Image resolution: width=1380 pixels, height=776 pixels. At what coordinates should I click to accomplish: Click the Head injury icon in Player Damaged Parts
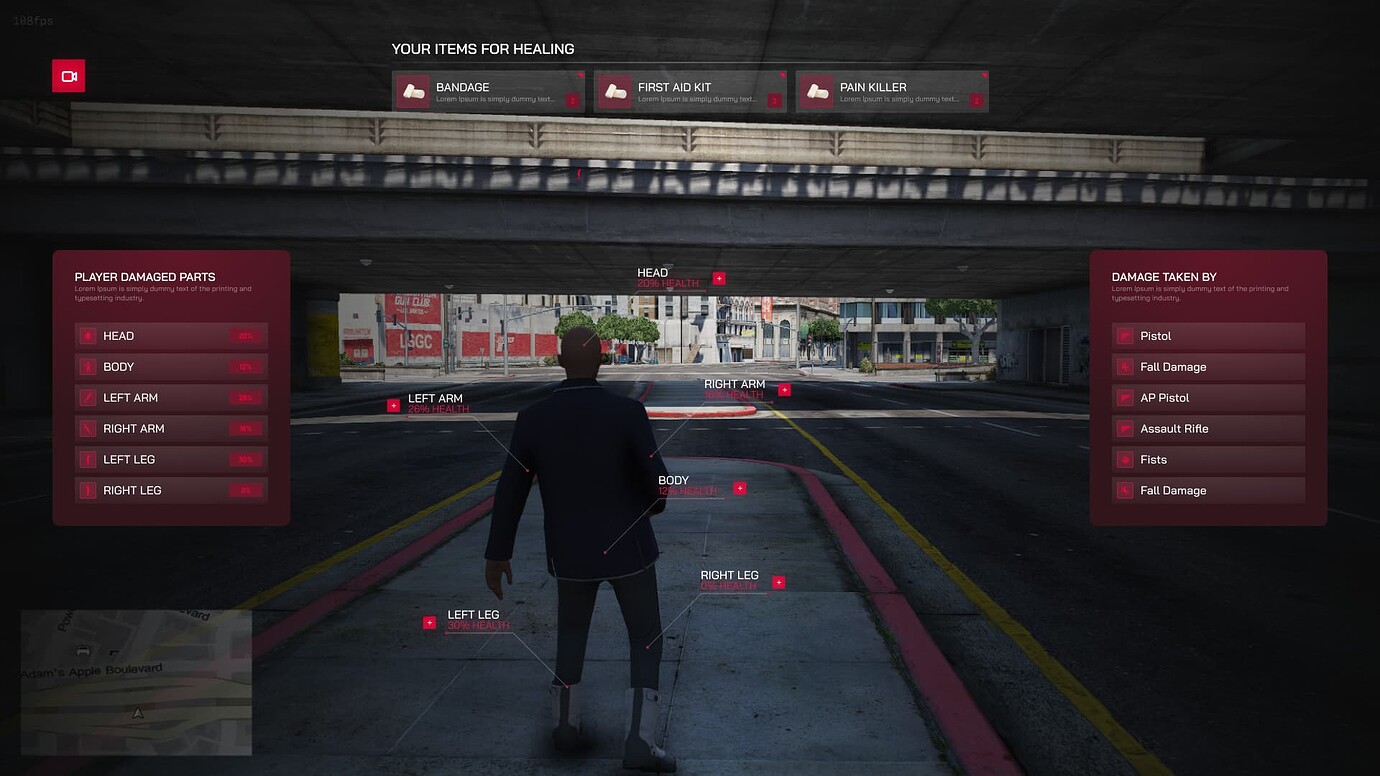tap(86, 335)
